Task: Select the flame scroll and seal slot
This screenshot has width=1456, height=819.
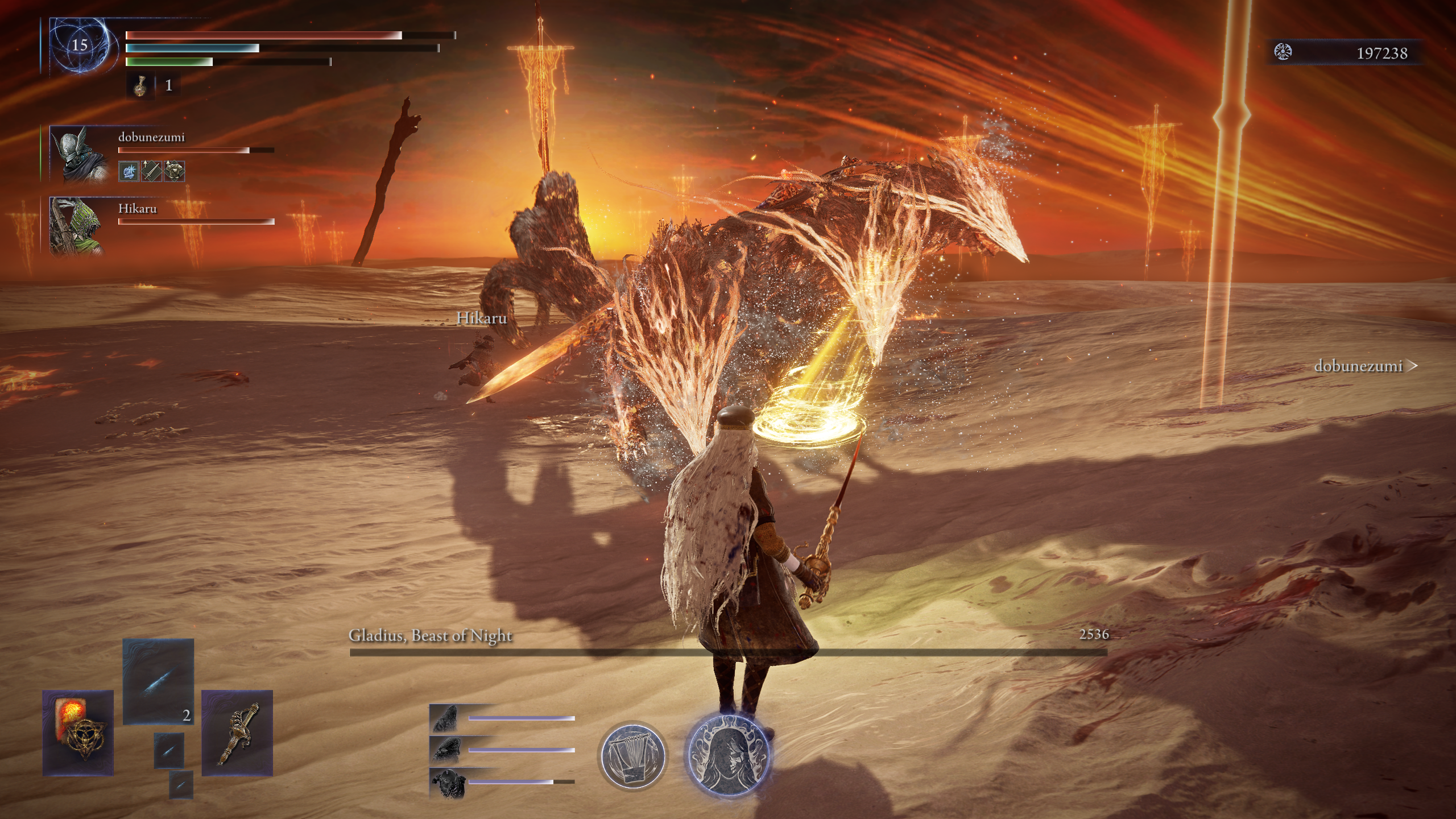Action: tap(78, 733)
